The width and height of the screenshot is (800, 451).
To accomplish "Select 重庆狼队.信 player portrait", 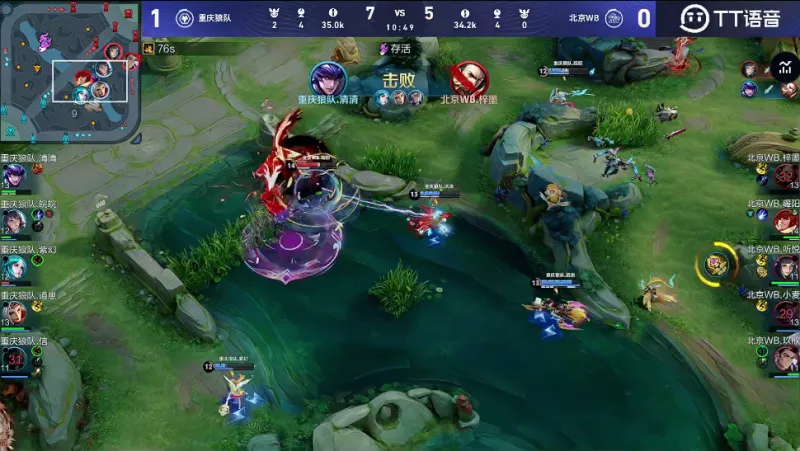I will (x=14, y=359).
